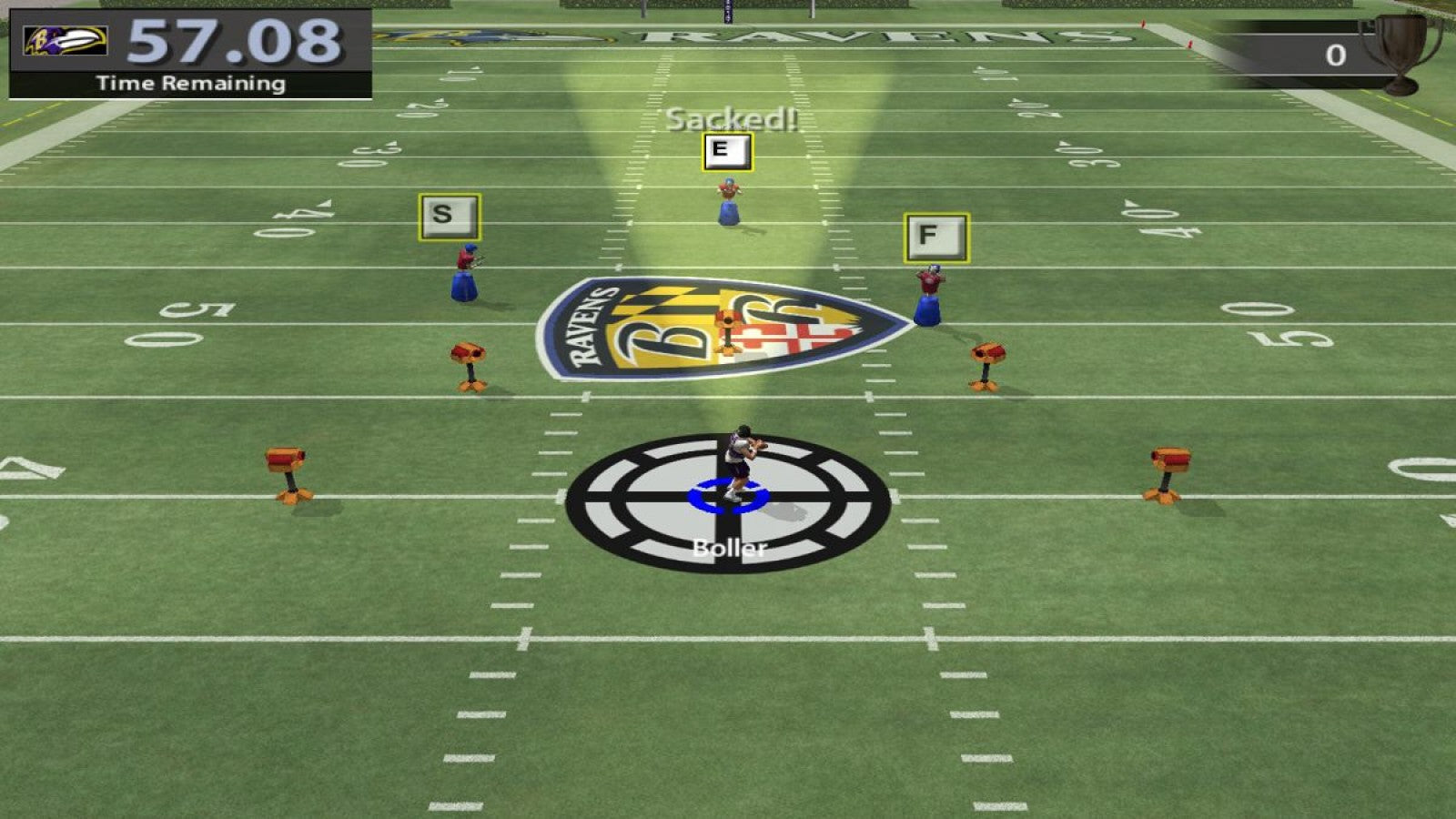Click the Sacked! notification text
The image size is (1456, 819).
tap(732, 118)
